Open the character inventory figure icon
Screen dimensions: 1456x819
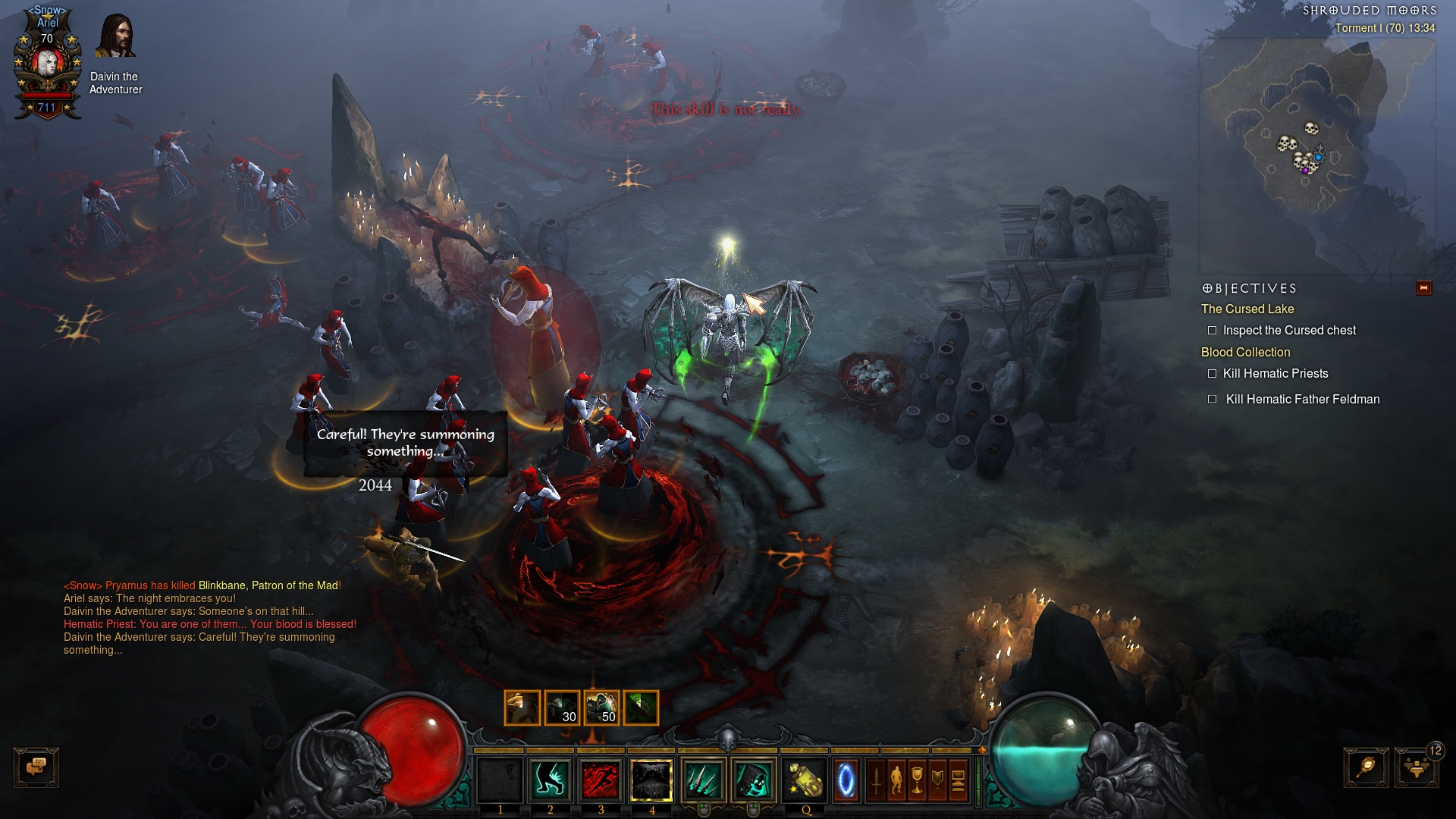896,780
